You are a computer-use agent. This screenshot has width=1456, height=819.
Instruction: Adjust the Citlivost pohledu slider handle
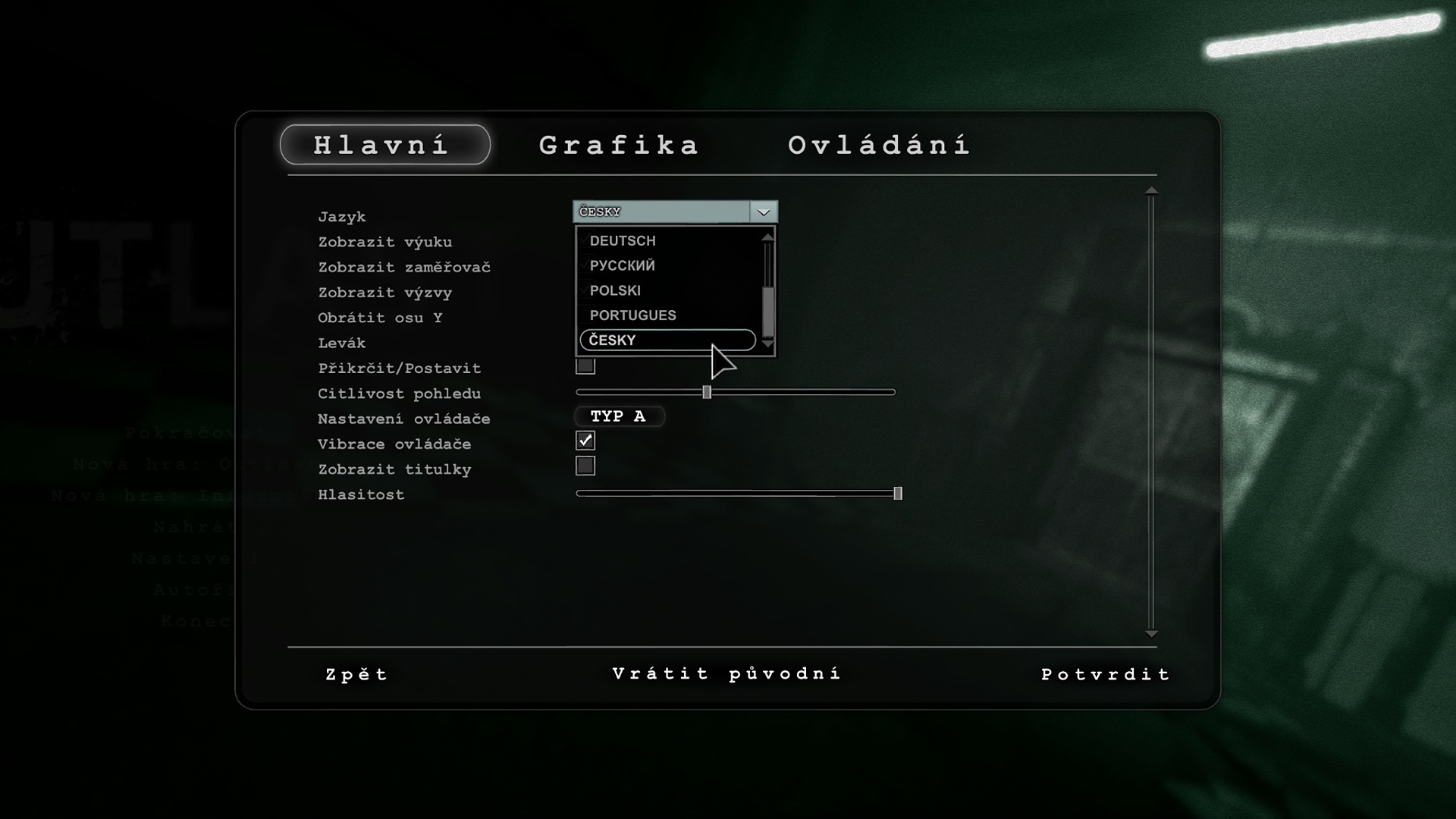(707, 392)
